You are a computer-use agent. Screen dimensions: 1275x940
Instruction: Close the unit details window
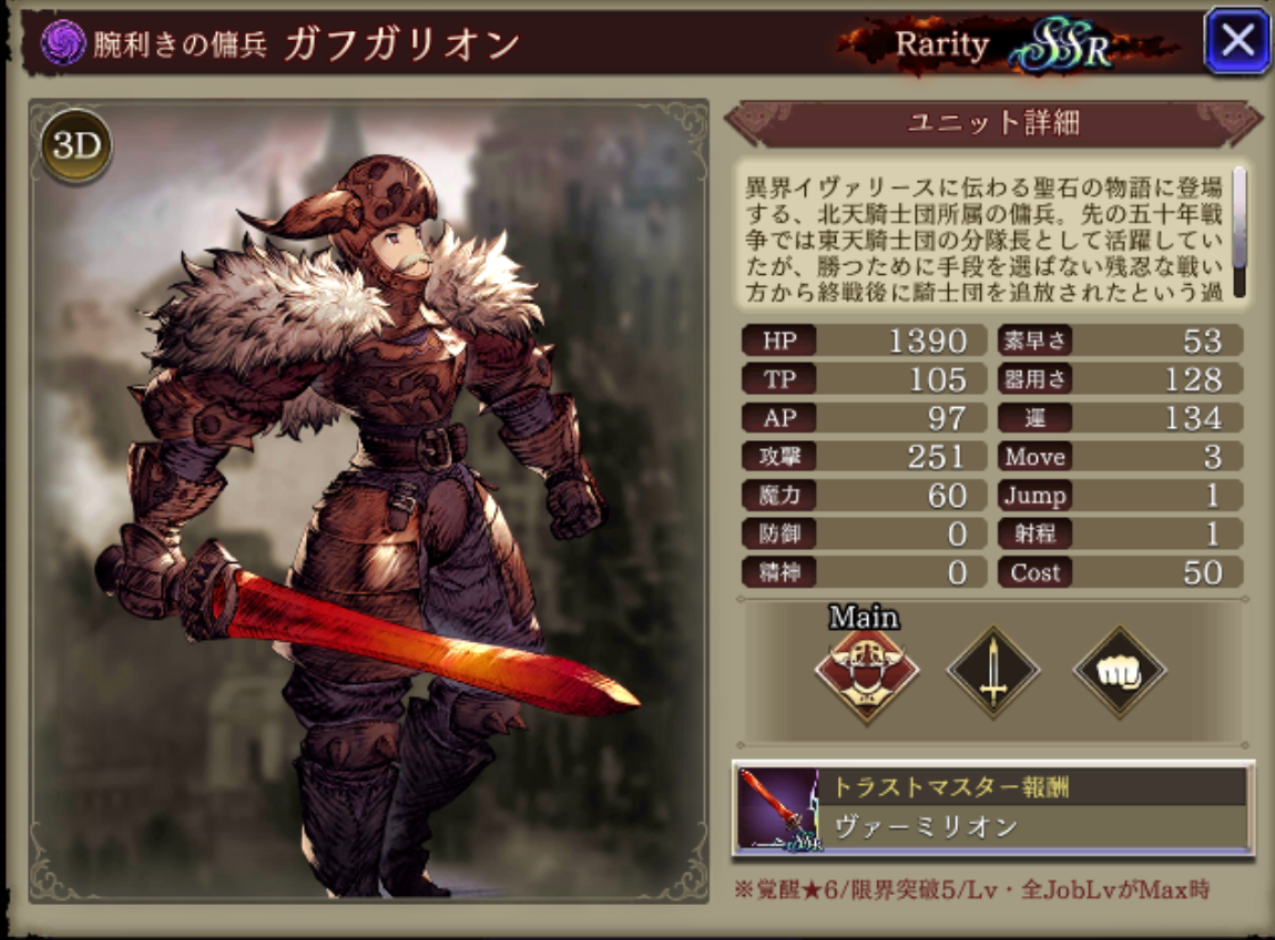pyautogui.click(x=1237, y=41)
